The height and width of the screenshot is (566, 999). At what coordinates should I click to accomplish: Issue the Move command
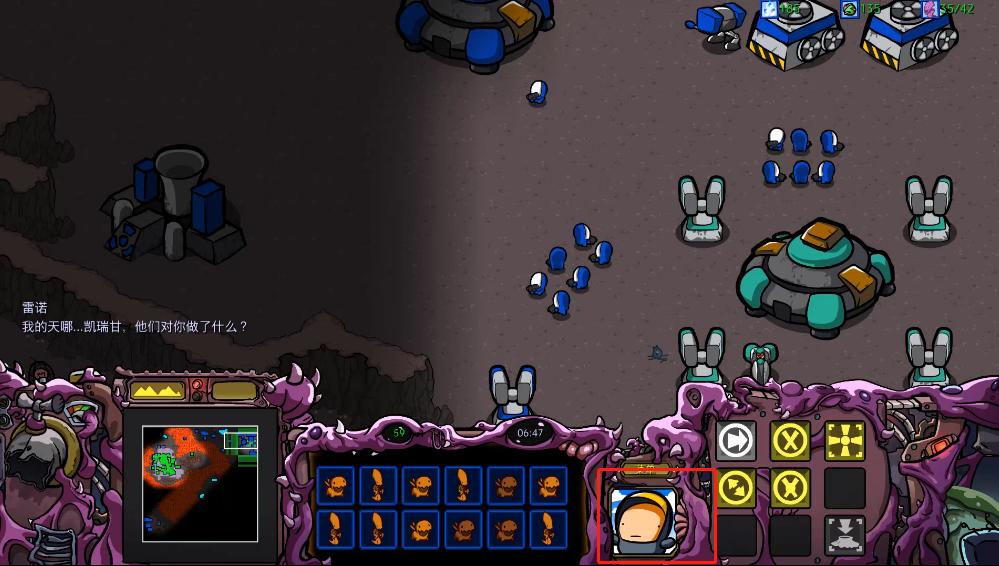(735, 441)
